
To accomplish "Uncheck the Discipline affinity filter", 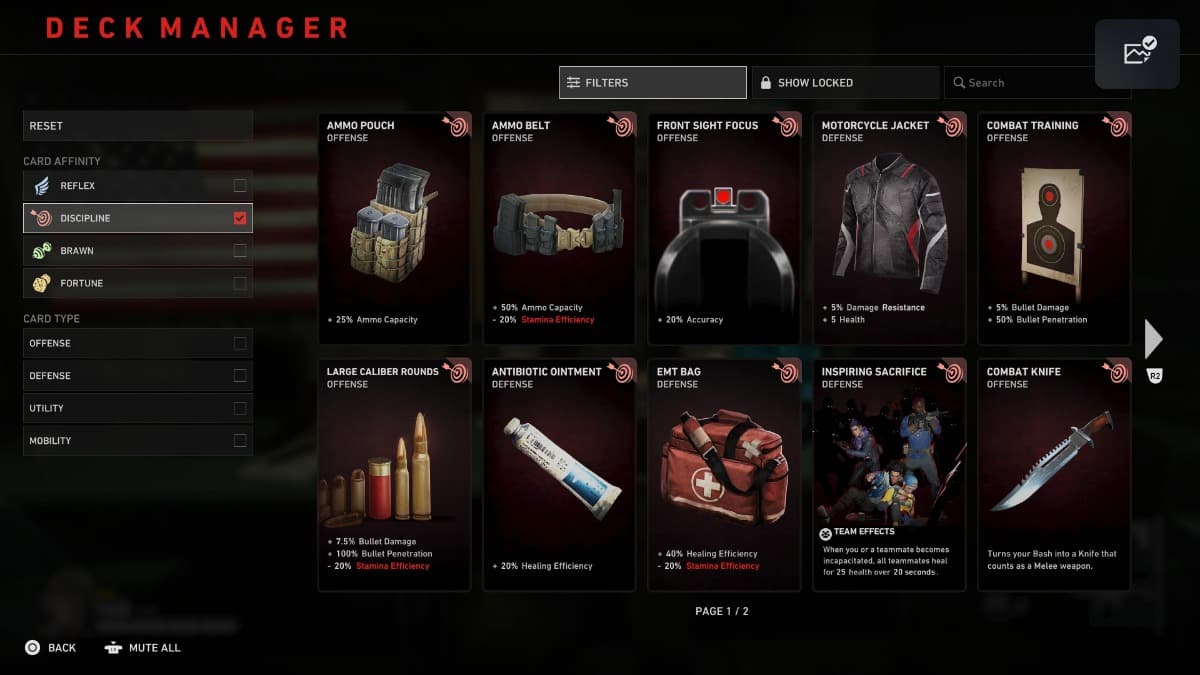I will point(239,218).
